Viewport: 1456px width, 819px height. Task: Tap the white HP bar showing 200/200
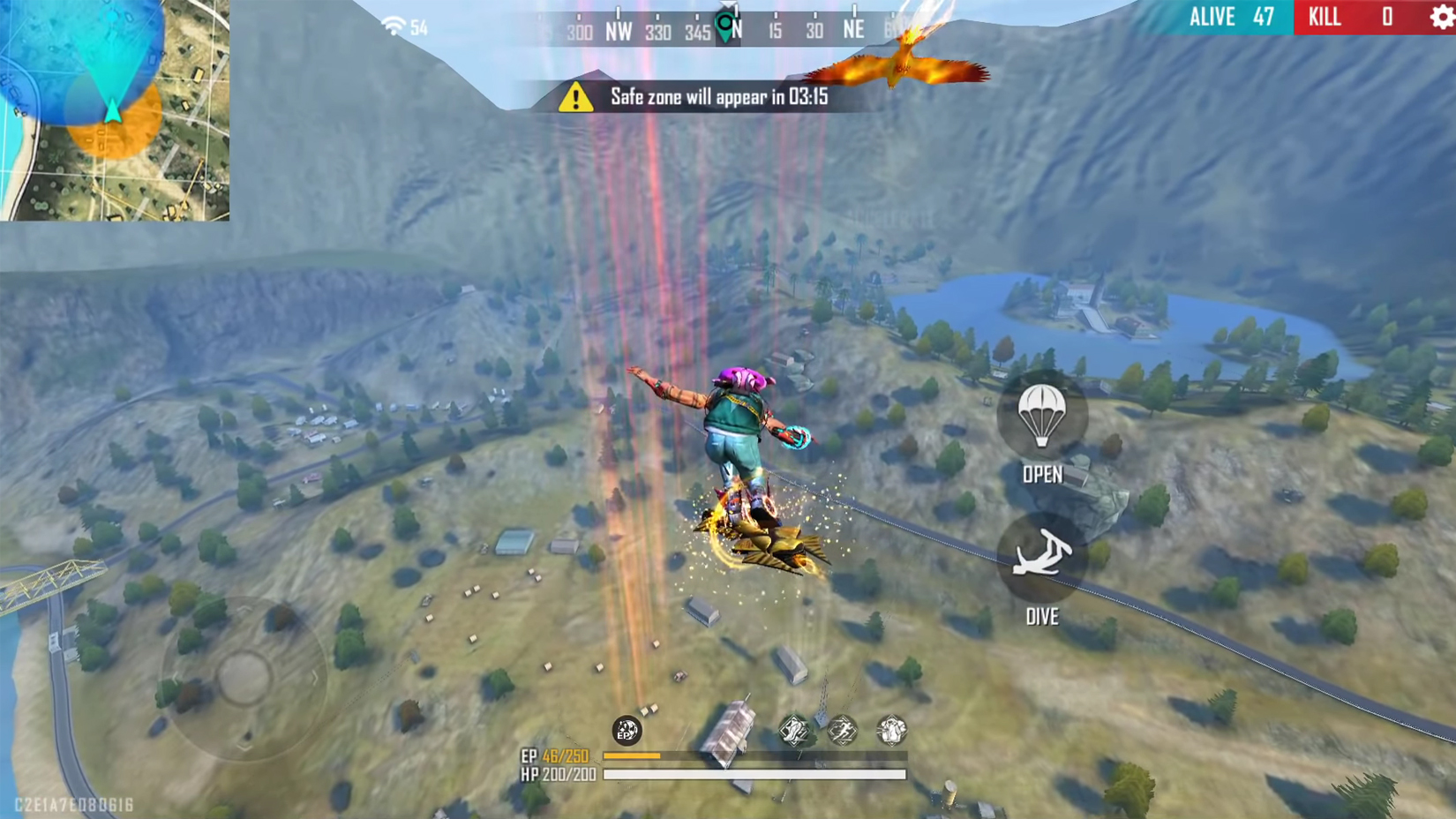point(754,774)
